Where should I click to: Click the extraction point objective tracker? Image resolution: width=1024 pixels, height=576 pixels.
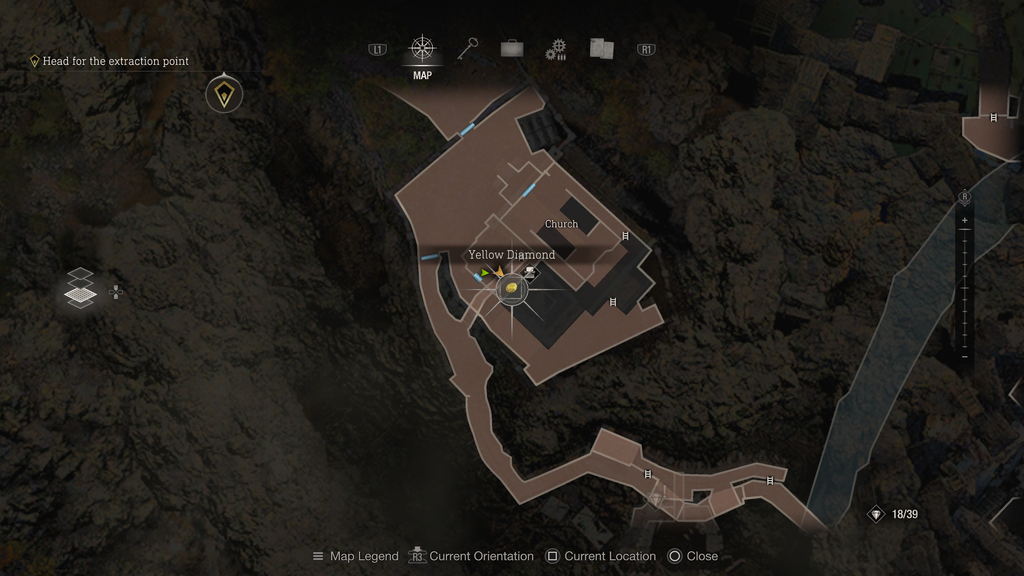pos(110,61)
